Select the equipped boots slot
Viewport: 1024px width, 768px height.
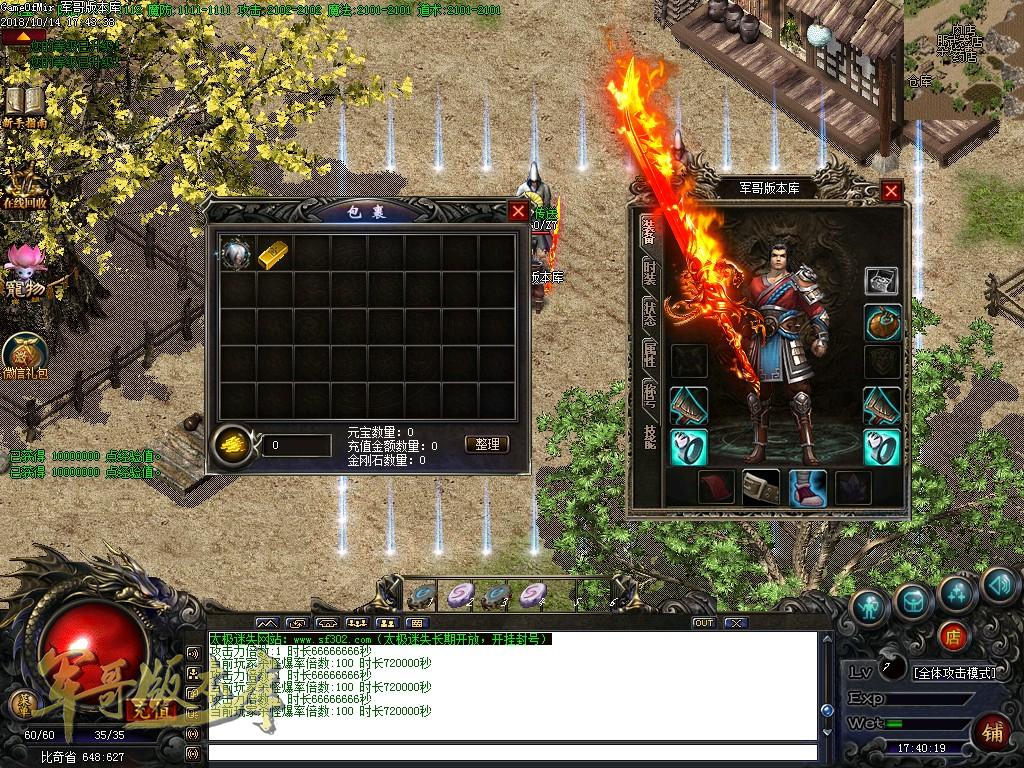tap(807, 487)
